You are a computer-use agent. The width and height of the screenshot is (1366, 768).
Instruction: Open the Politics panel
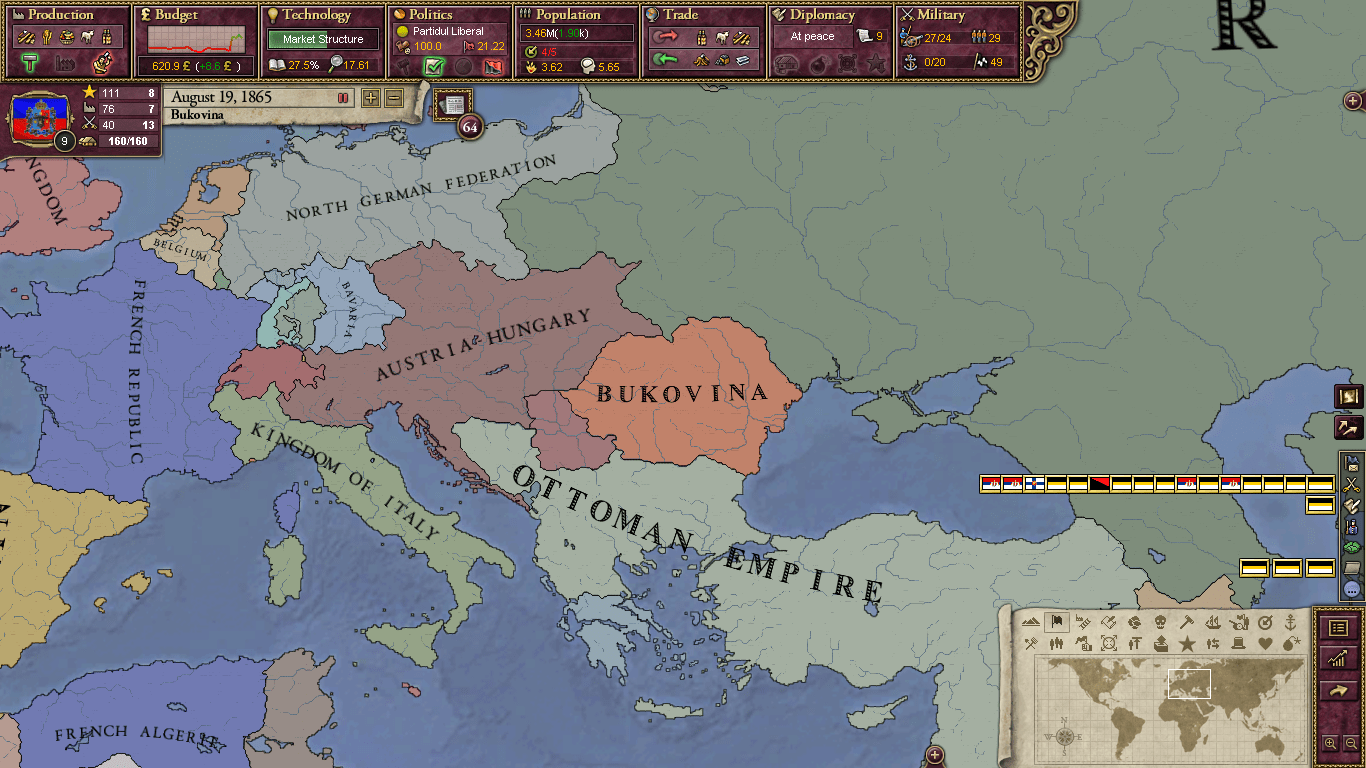point(428,15)
